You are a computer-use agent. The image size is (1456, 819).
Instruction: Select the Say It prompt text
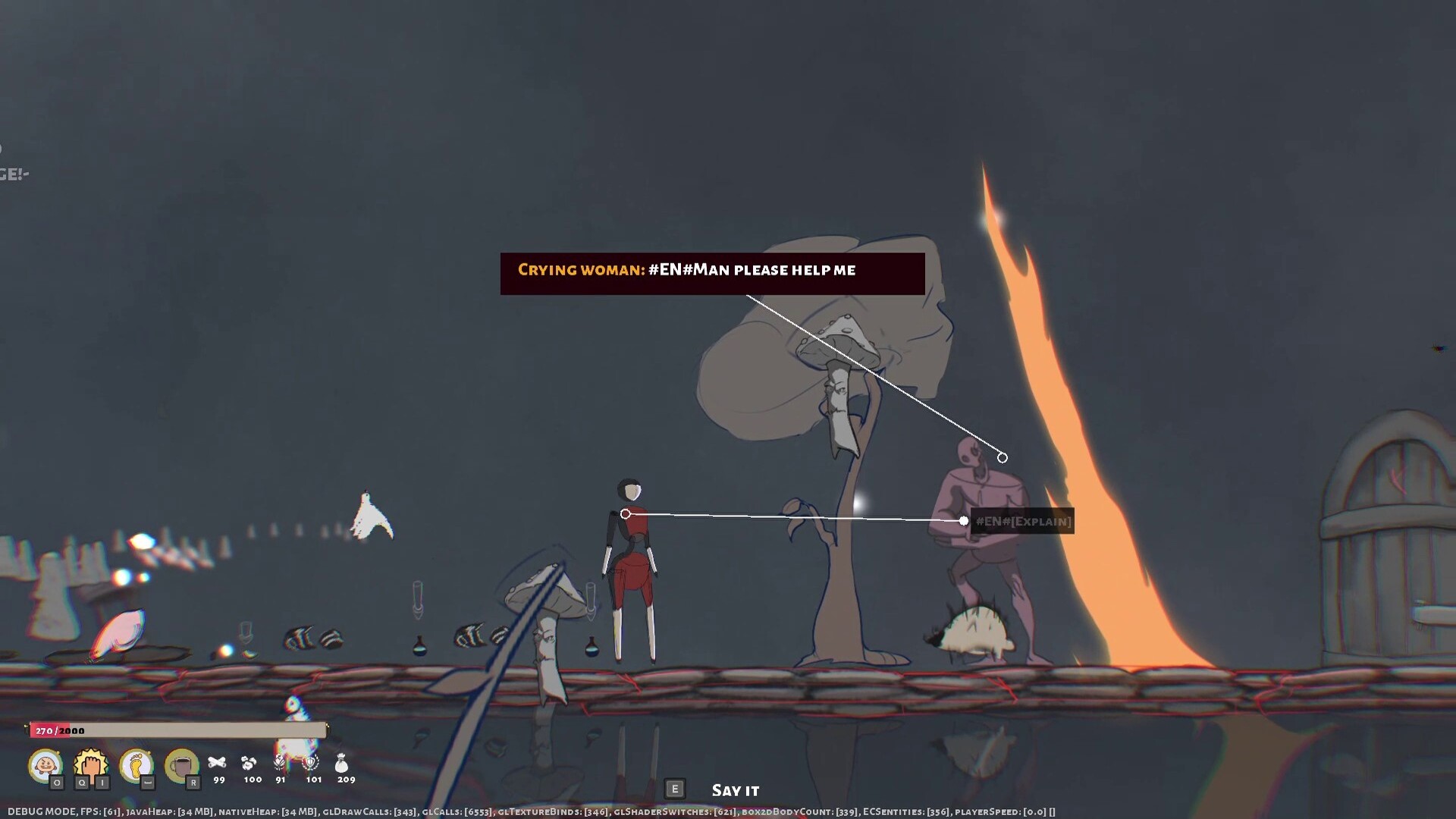734,789
